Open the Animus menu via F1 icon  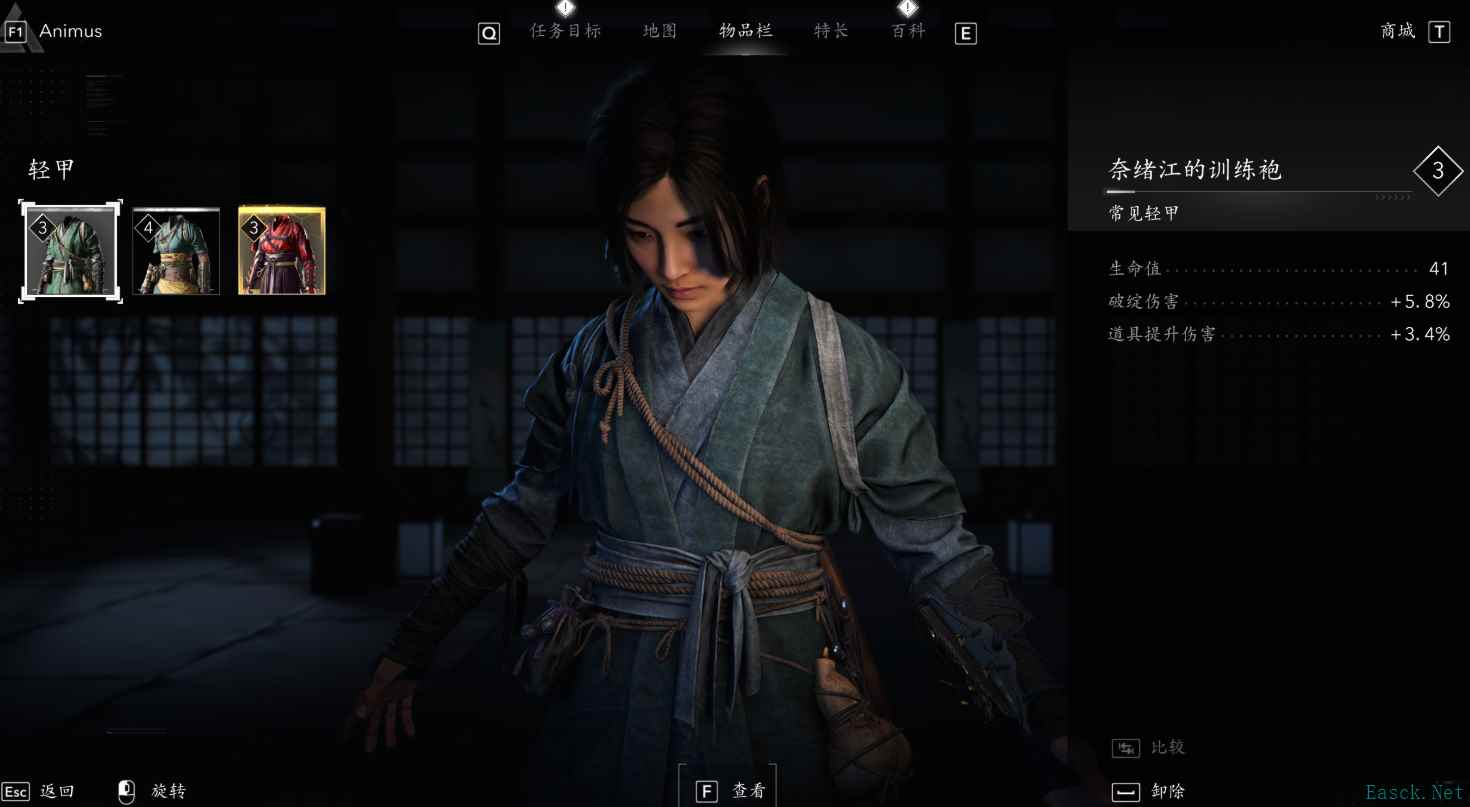pos(18,30)
